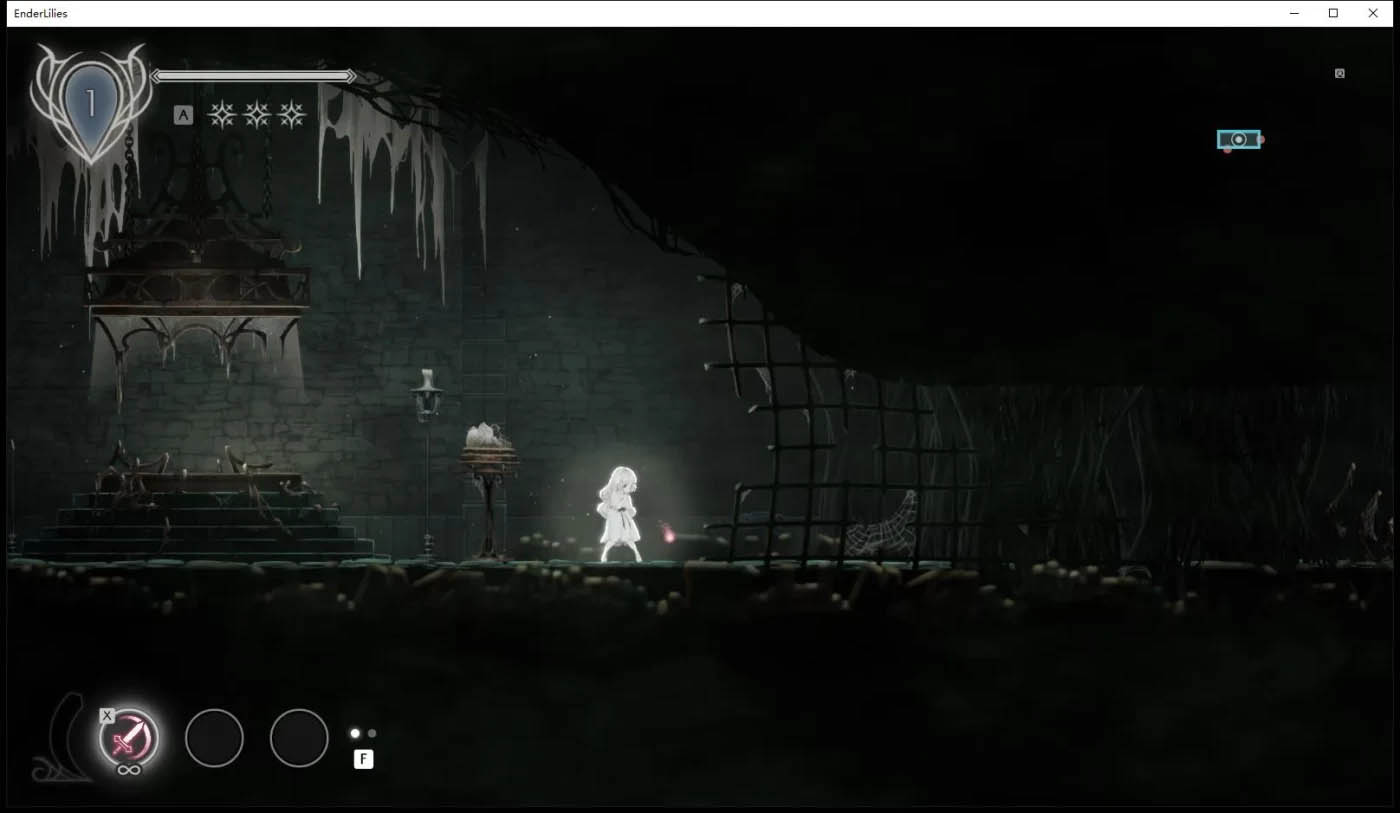Maximize the EnderLilies window

[x=1333, y=13]
